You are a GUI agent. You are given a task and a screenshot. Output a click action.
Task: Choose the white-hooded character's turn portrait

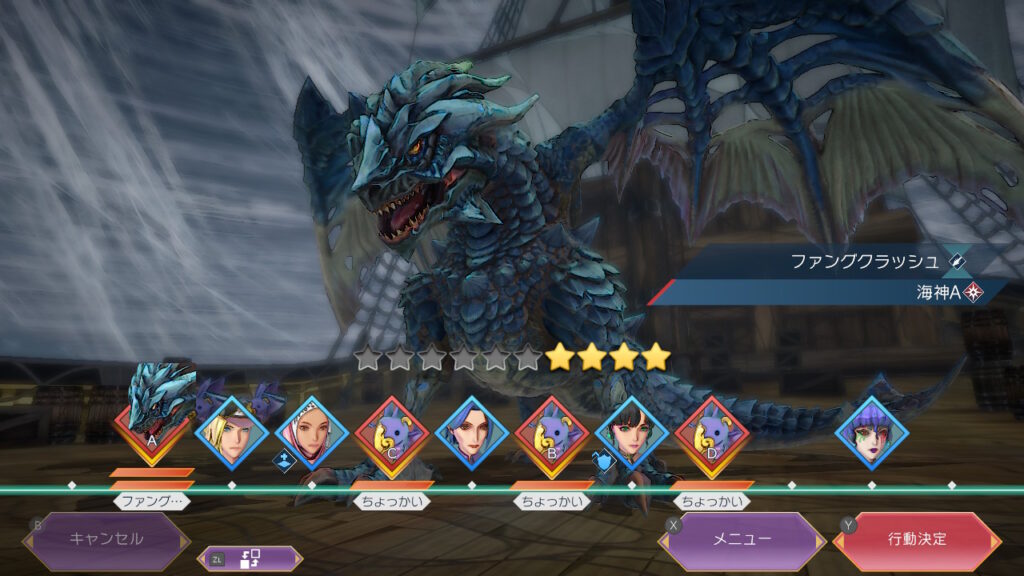pyautogui.click(x=311, y=432)
